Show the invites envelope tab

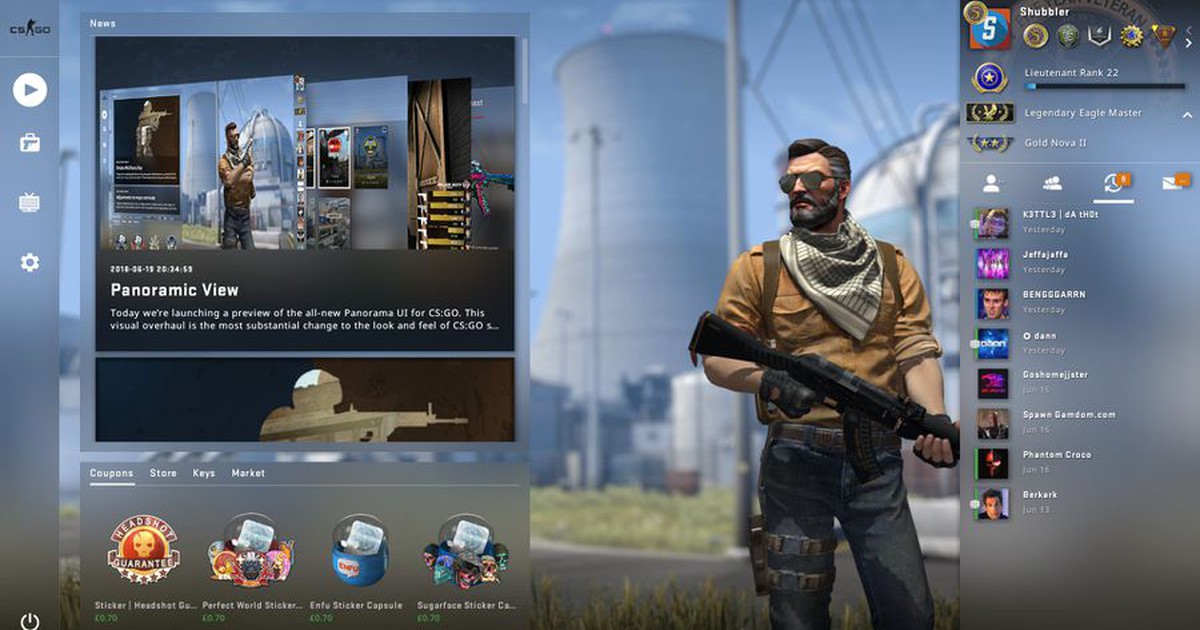pyautogui.click(x=1173, y=183)
